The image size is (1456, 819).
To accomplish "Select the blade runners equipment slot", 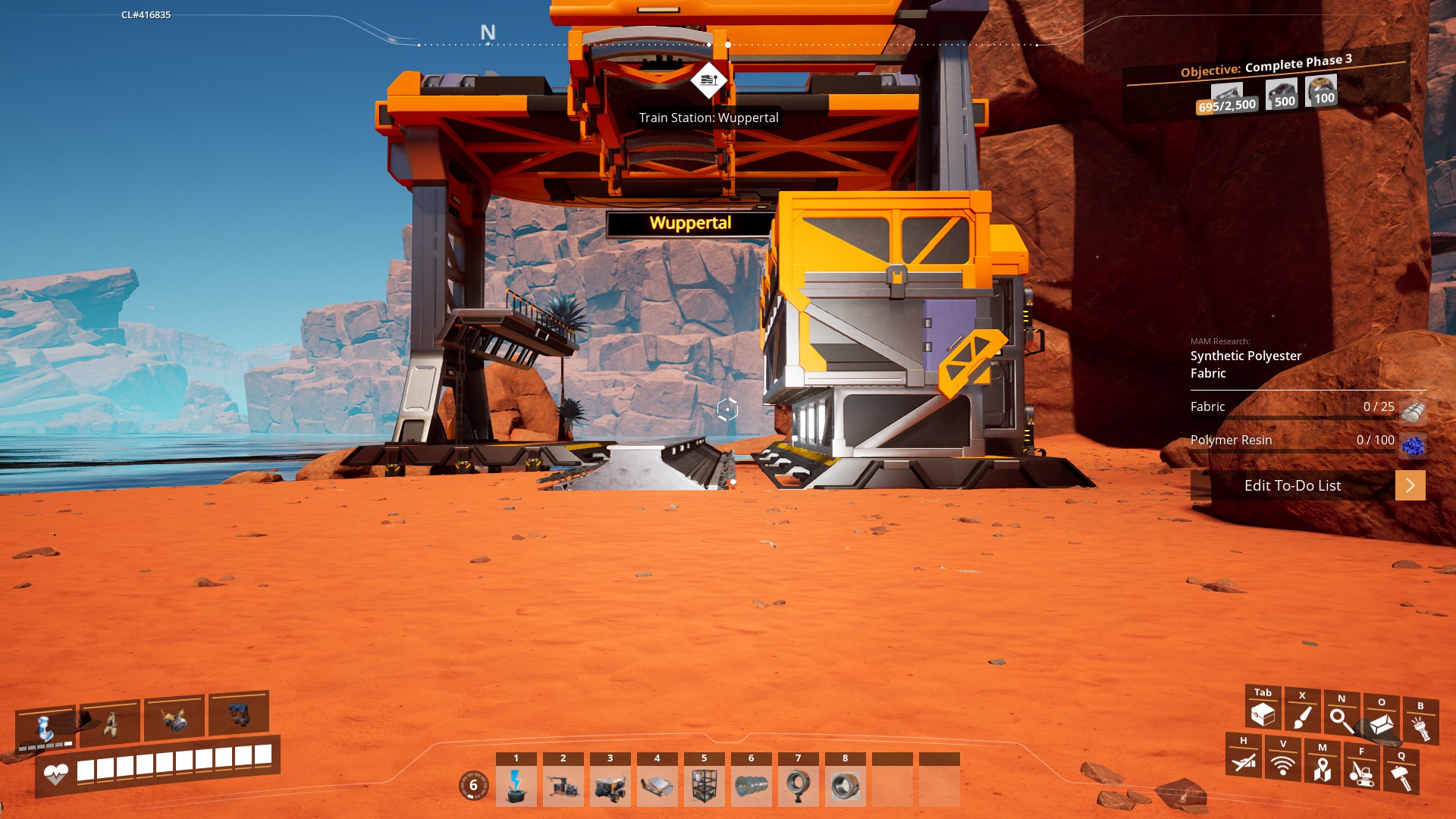I will (110, 723).
